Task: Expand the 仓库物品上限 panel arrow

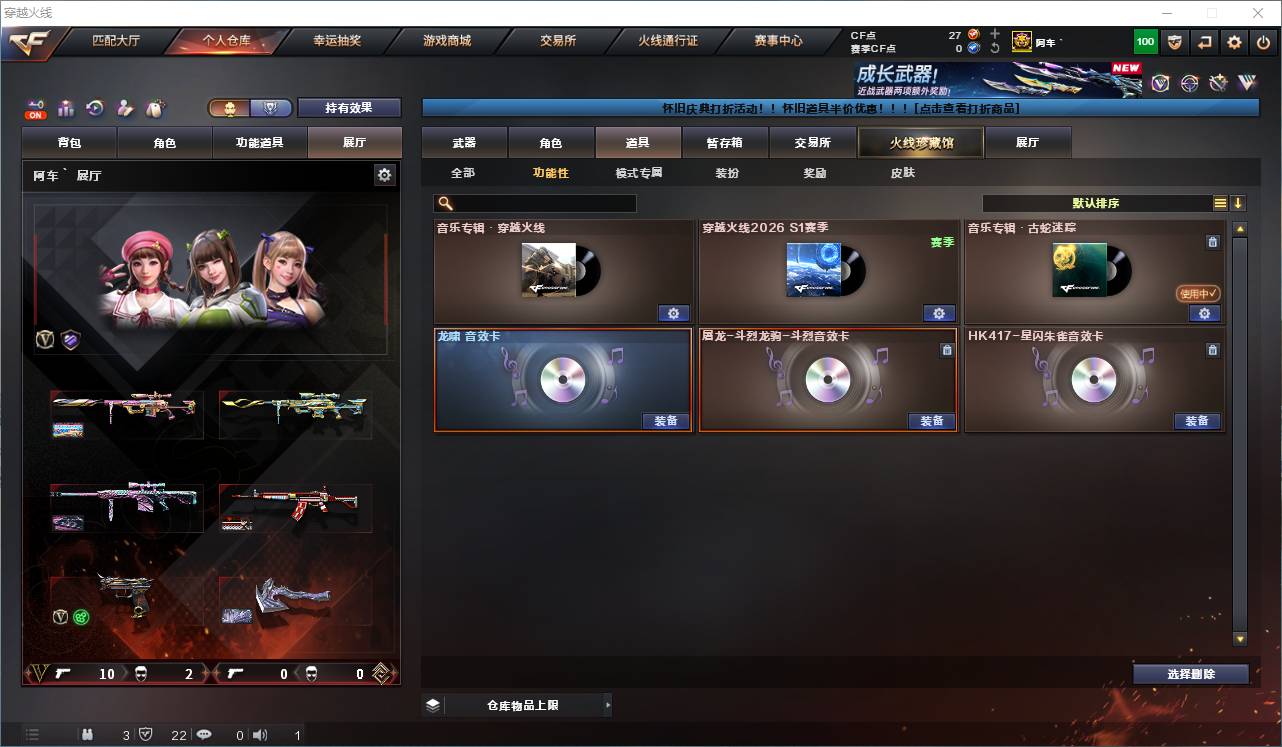Action: pyautogui.click(x=607, y=704)
